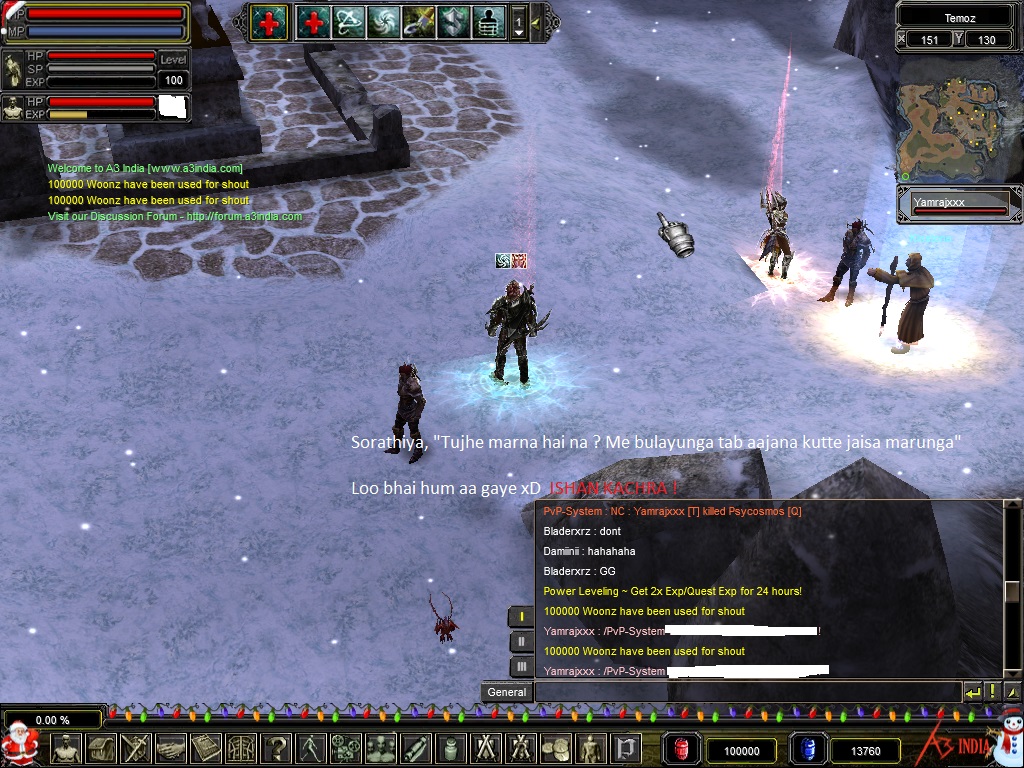Viewport: 1024px width, 768px height.
Task: Use the silver shield skill icon
Action: tap(453, 21)
